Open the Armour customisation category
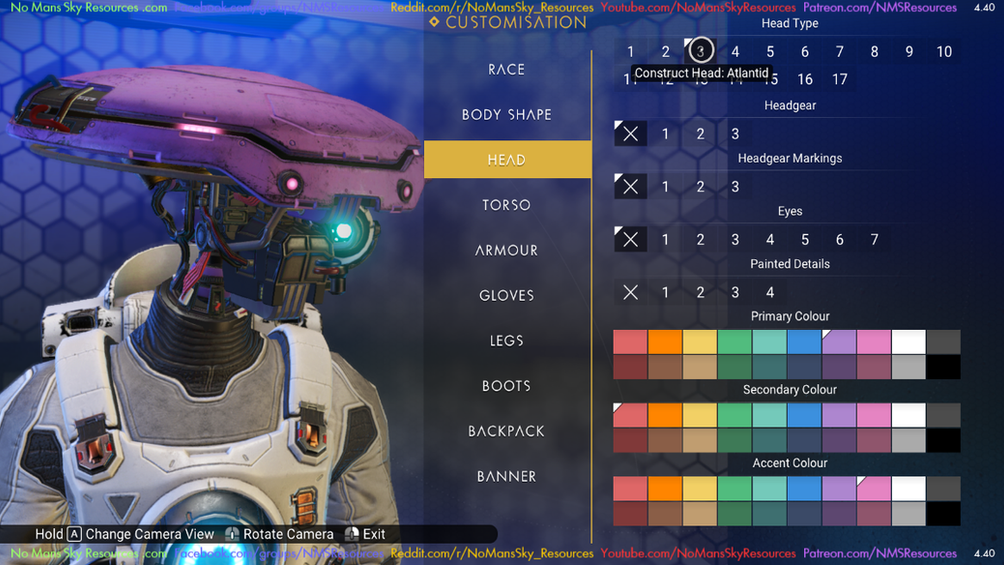The height and width of the screenshot is (565, 1004). click(507, 250)
